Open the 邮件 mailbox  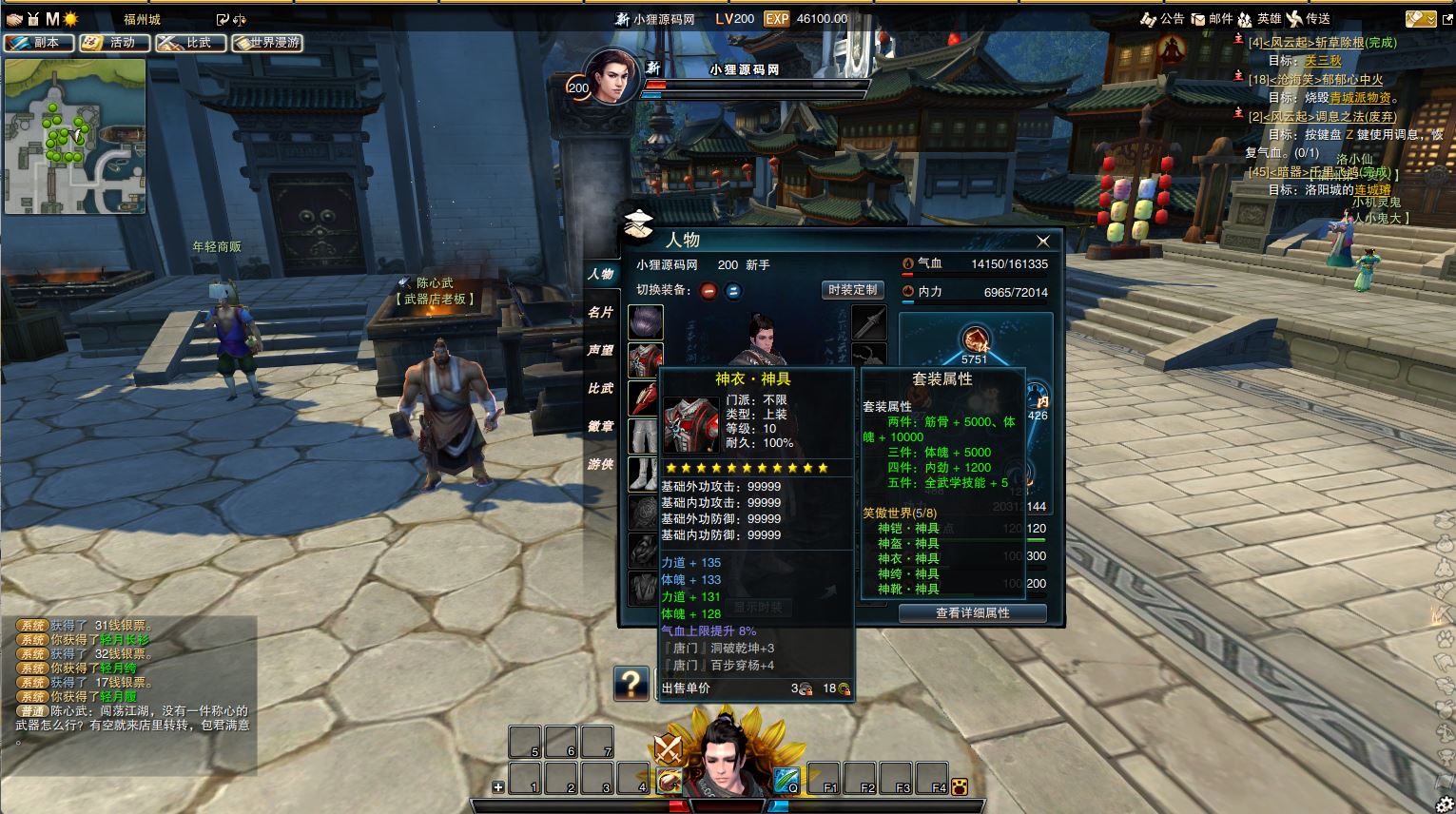pyautogui.click(x=1213, y=19)
